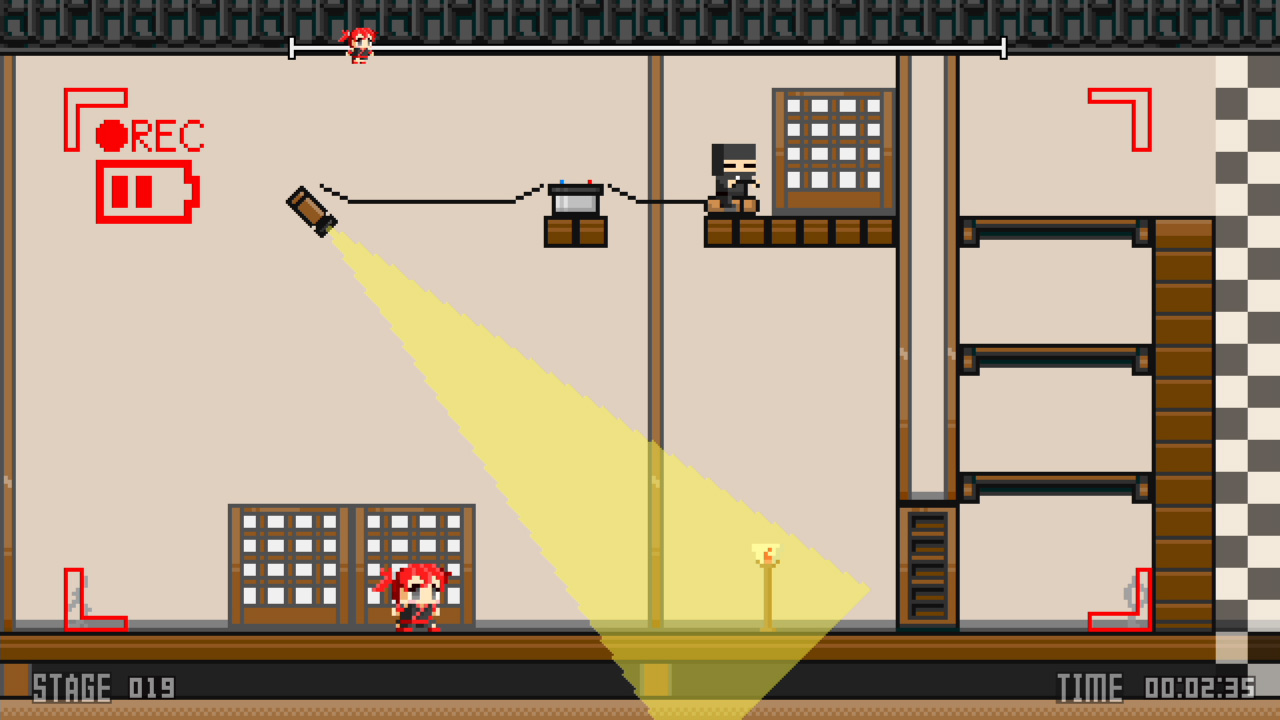This screenshot has height=720, width=1280.
Task: Click the ladder on the right wall
Action: (926, 565)
